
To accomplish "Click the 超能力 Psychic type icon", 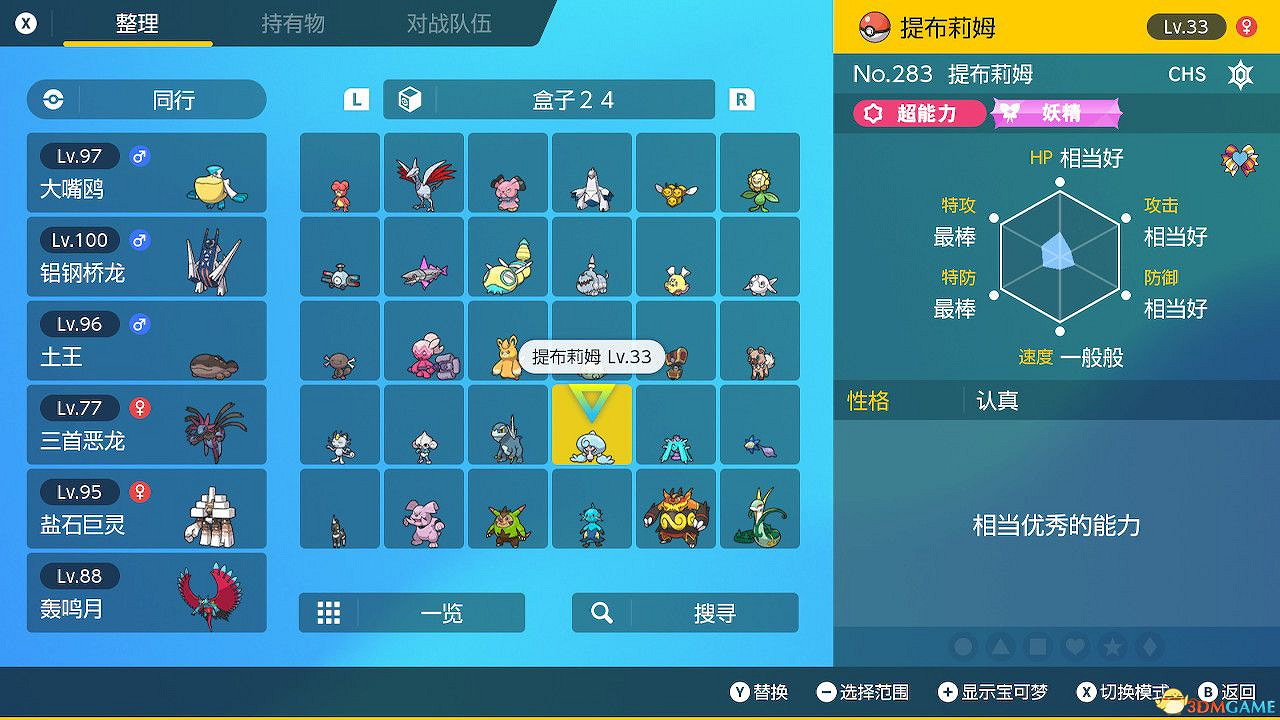I will (x=914, y=113).
